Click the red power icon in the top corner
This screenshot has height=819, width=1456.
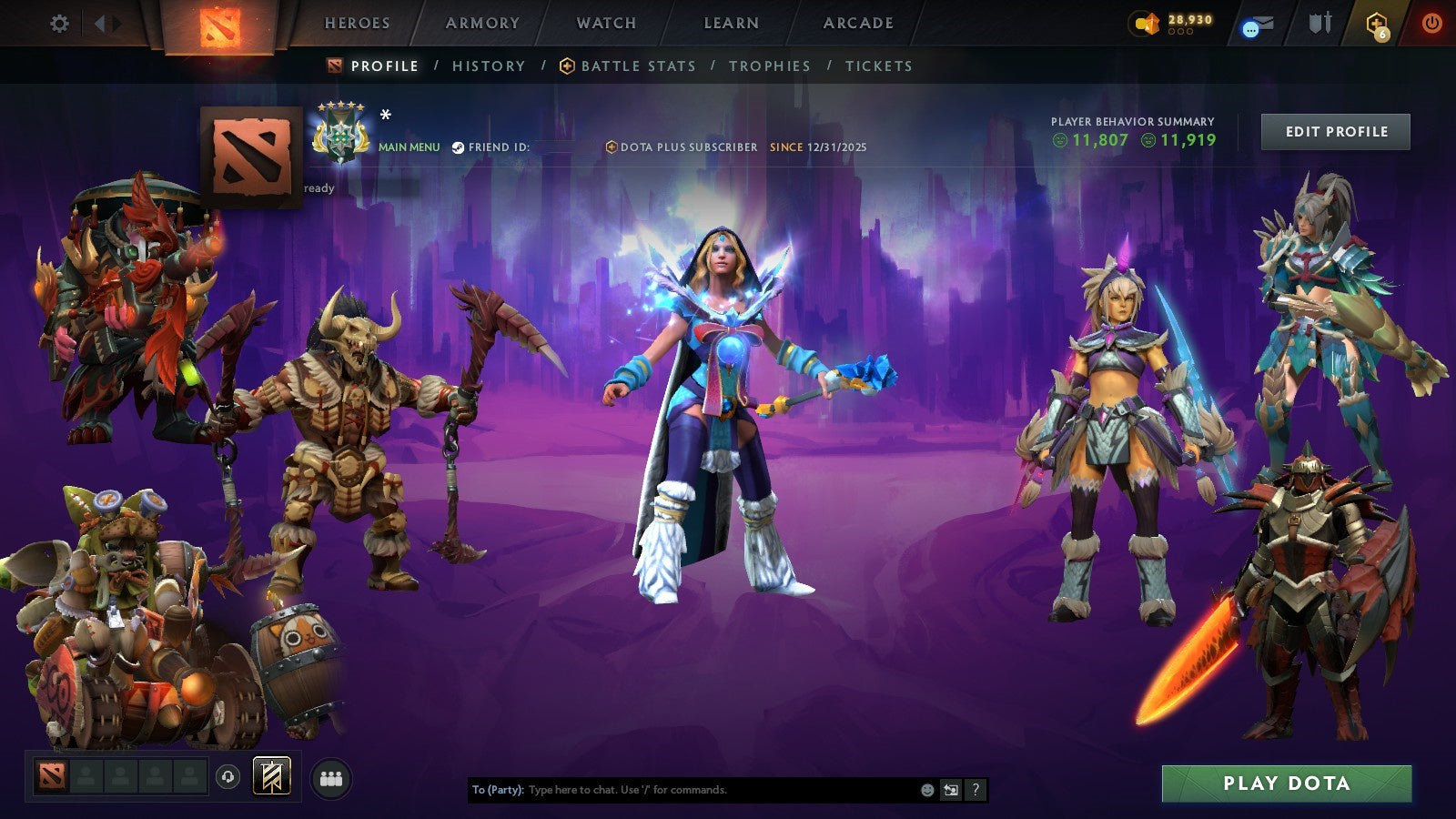click(x=1431, y=23)
